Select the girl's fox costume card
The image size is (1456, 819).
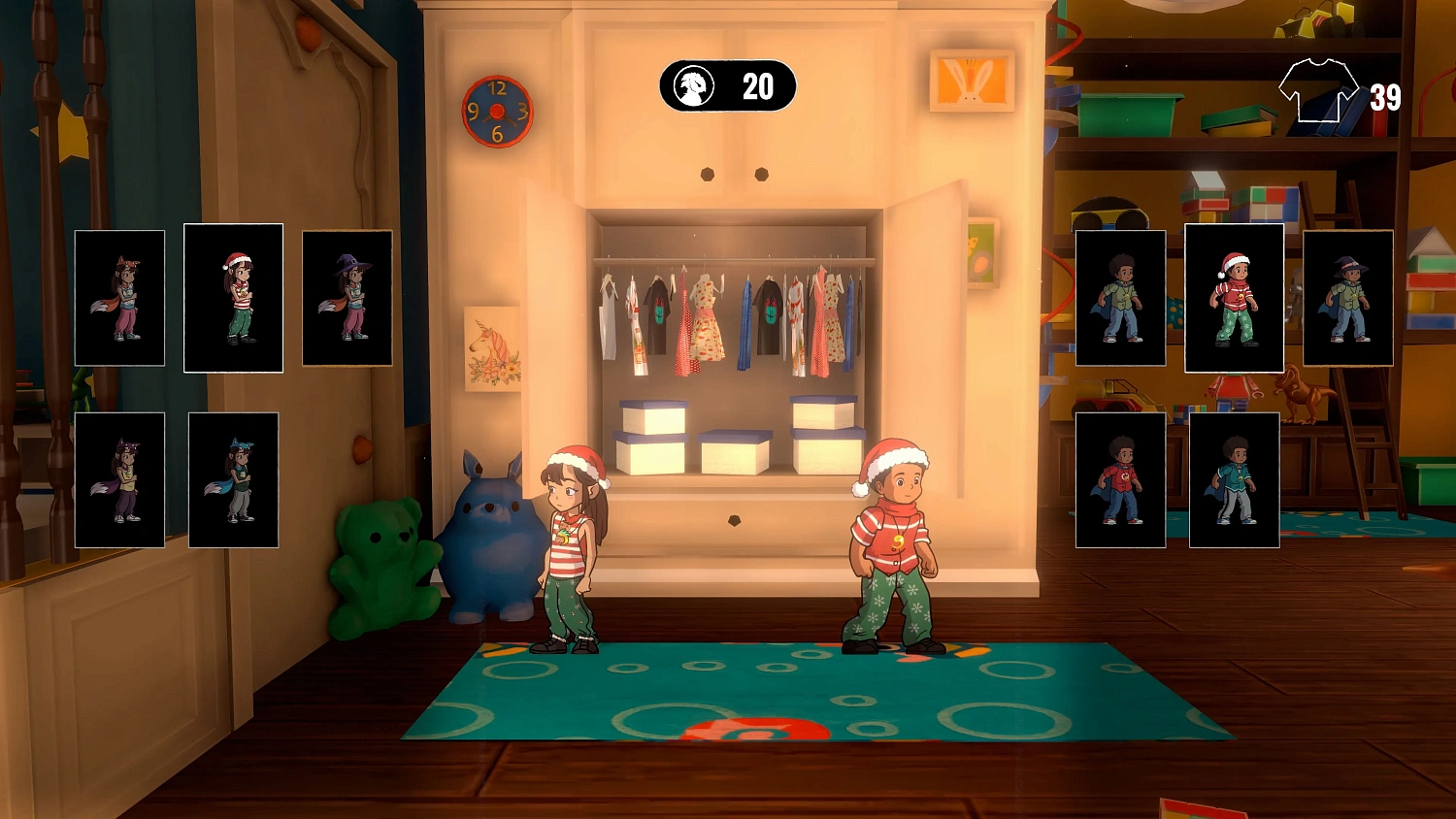(x=119, y=298)
